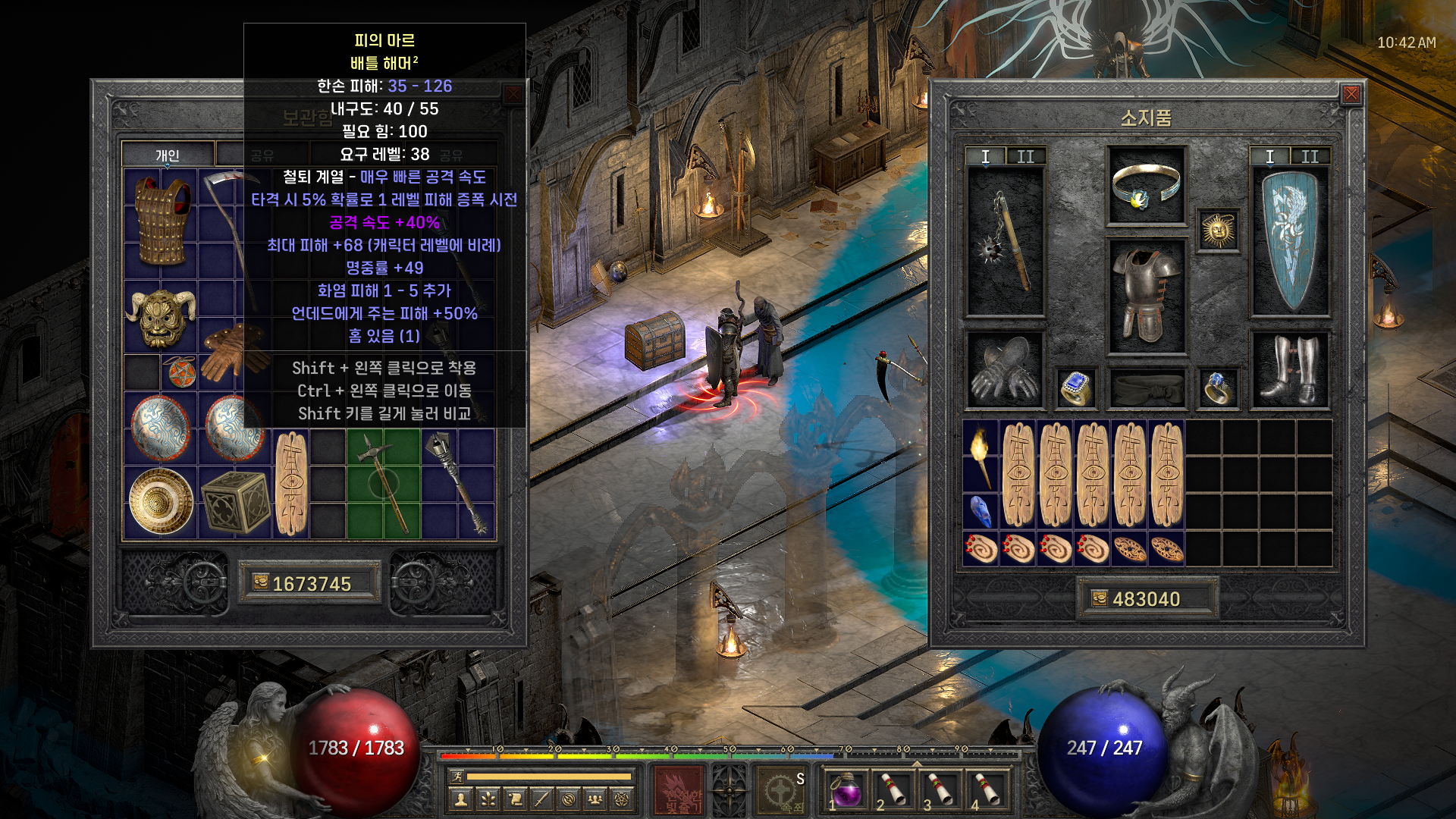Pick up the golden round shield

tap(161, 501)
